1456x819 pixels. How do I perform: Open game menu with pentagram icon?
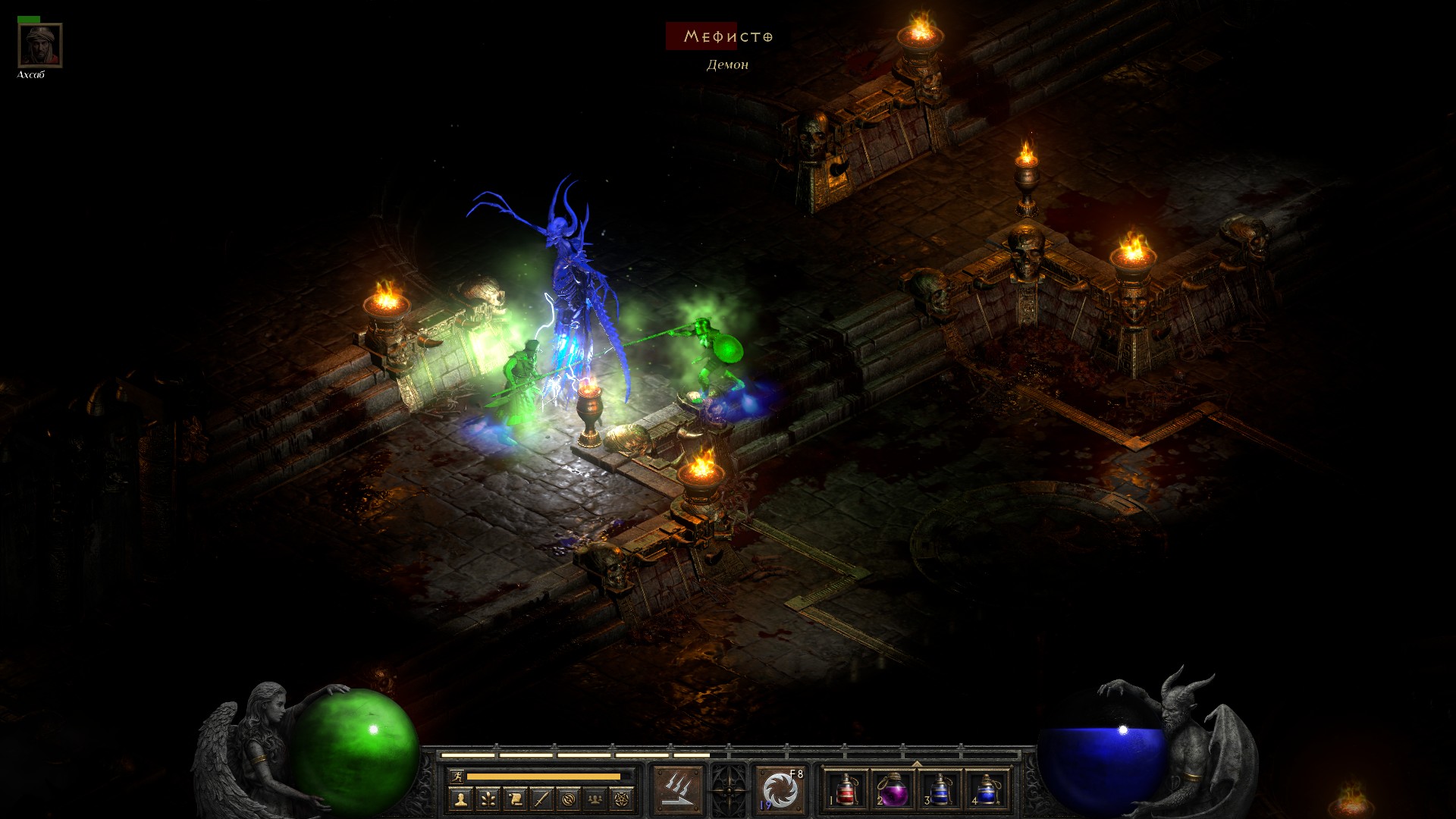(622, 799)
